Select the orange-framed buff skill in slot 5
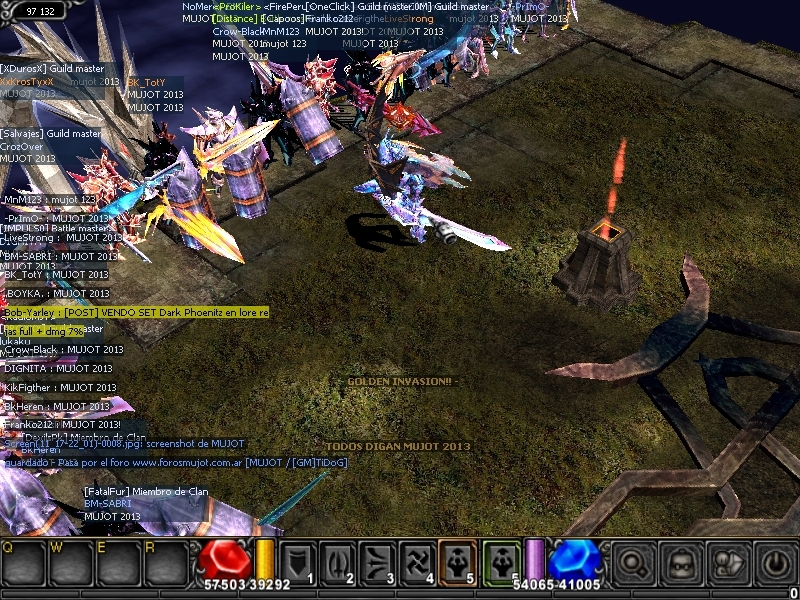Viewport: 800px width, 600px height. (457, 562)
